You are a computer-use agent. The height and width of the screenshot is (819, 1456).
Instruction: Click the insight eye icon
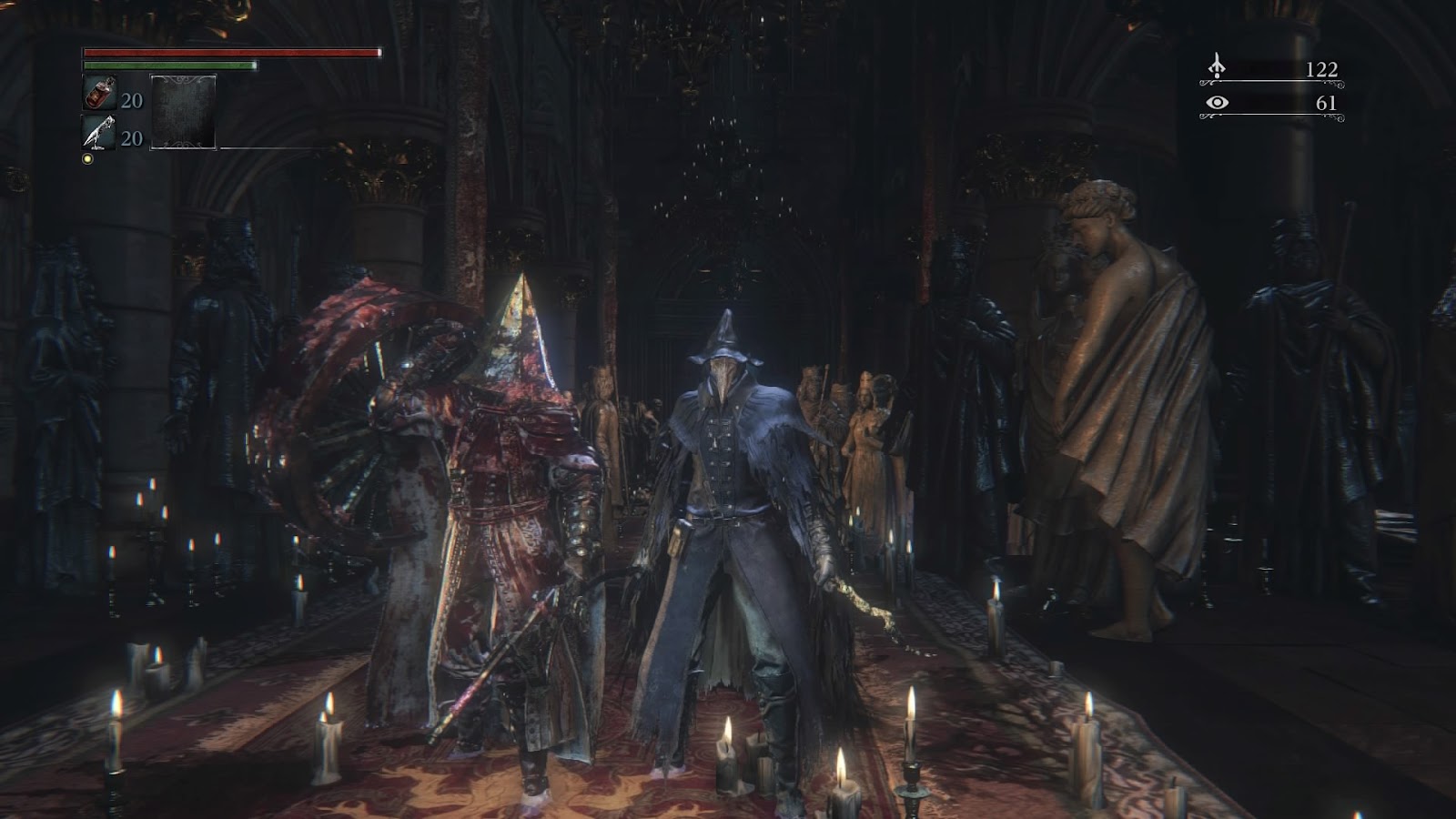[1217, 103]
